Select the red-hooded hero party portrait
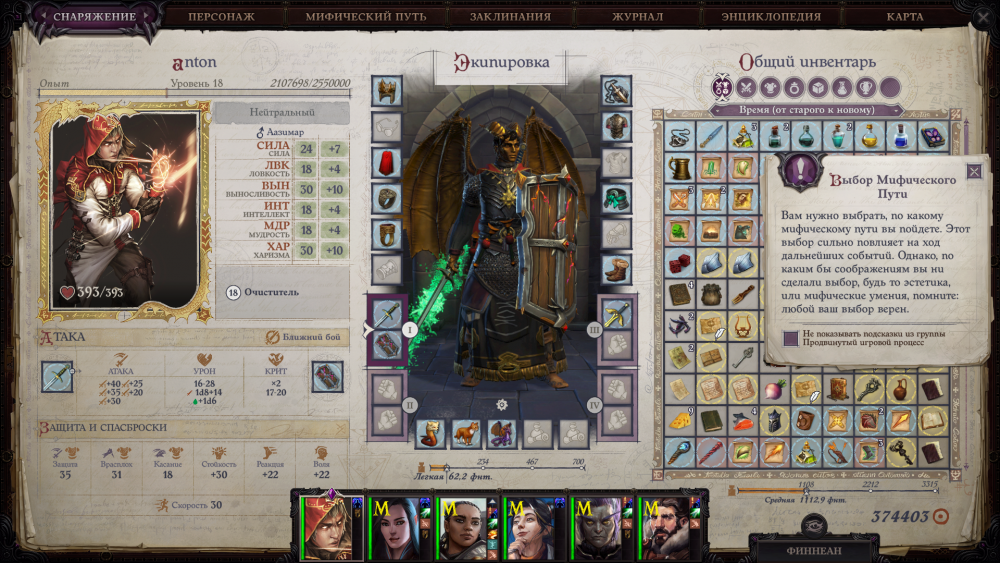This screenshot has width=1000, height=563. pyautogui.click(x=326, y=527)
